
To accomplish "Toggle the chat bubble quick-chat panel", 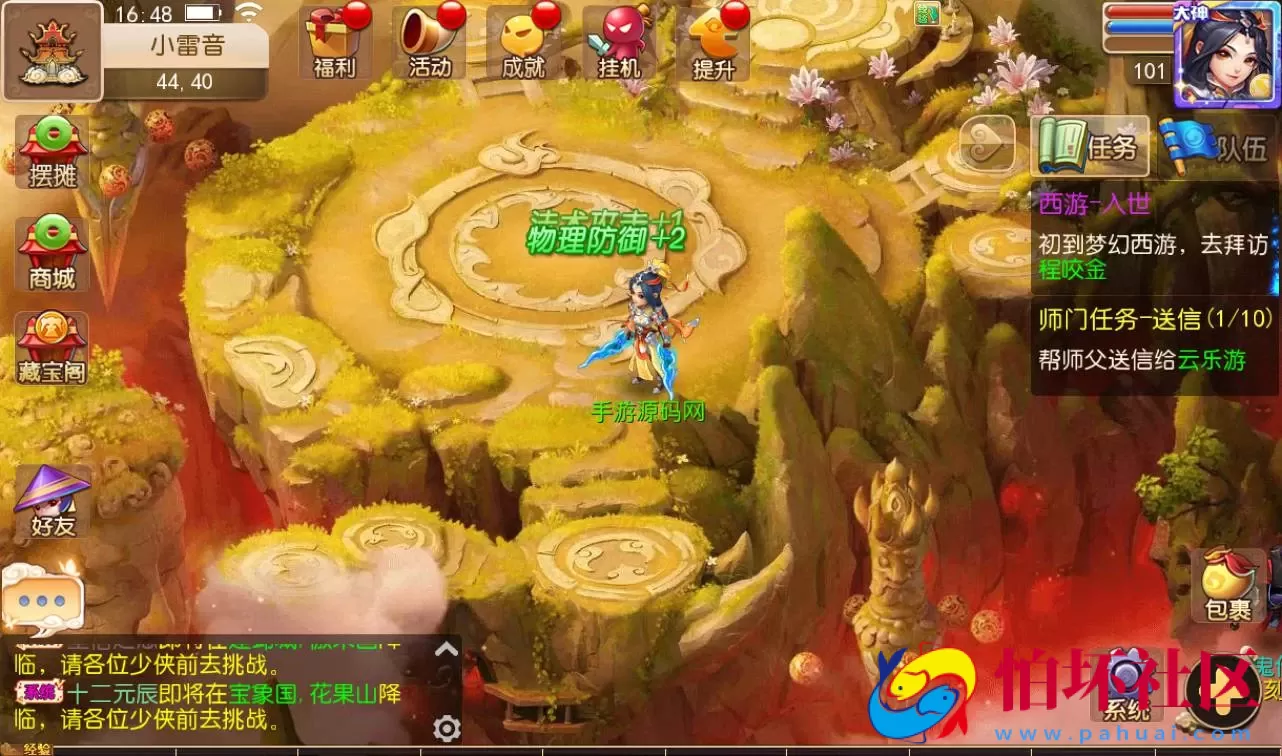I will (42, 600).
